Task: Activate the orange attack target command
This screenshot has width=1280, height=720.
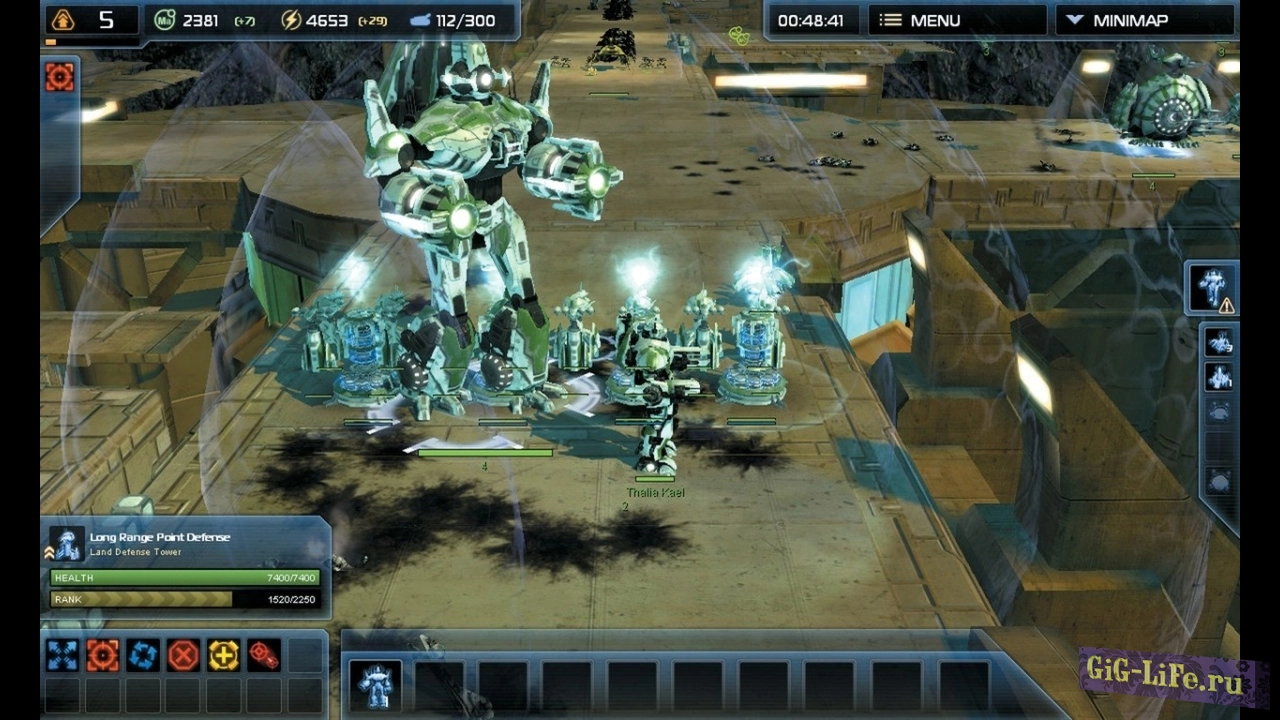Action: click(102, 656)
